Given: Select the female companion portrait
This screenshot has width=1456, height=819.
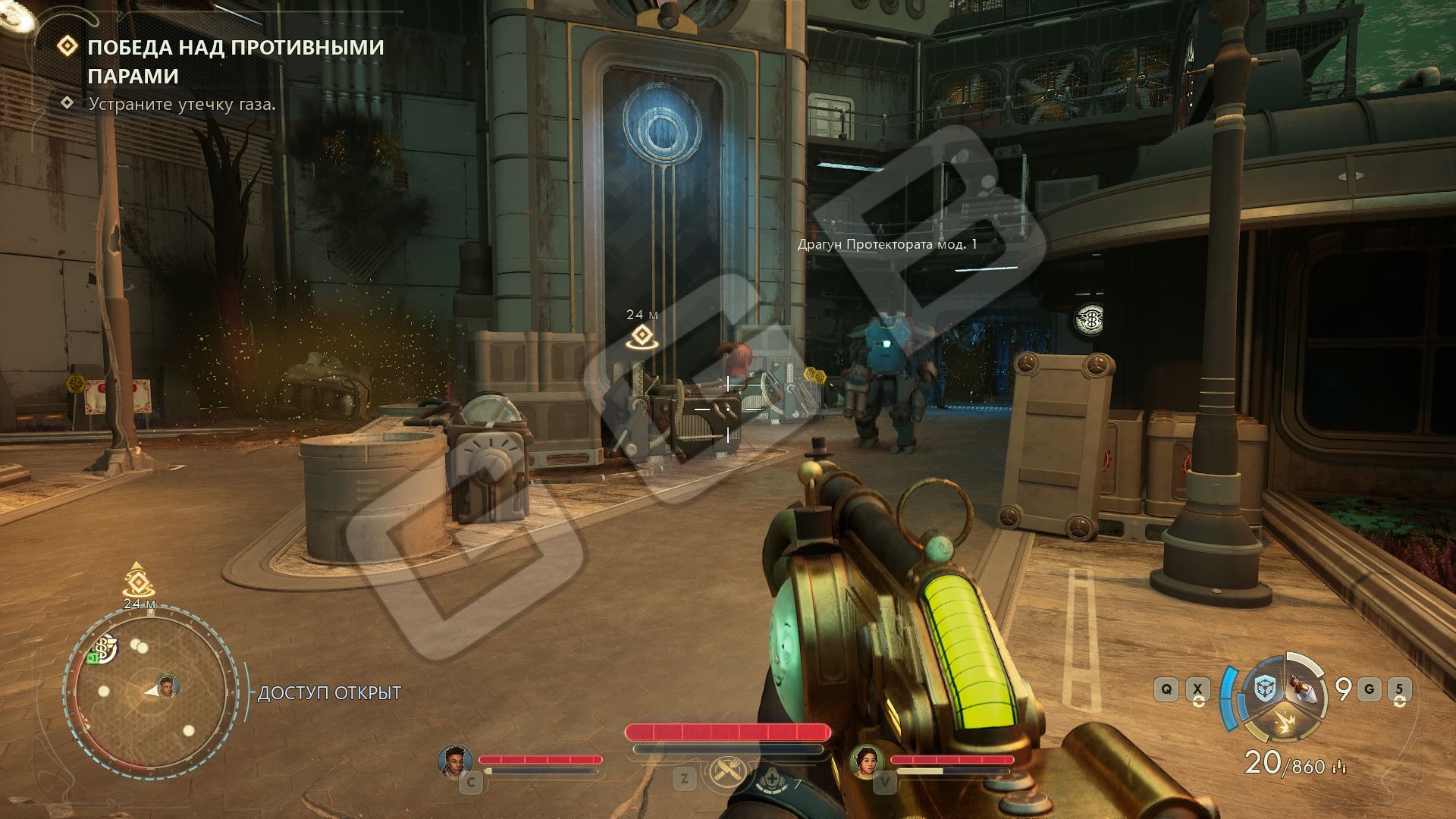Looking at the screenshot, I should point(865,761).
